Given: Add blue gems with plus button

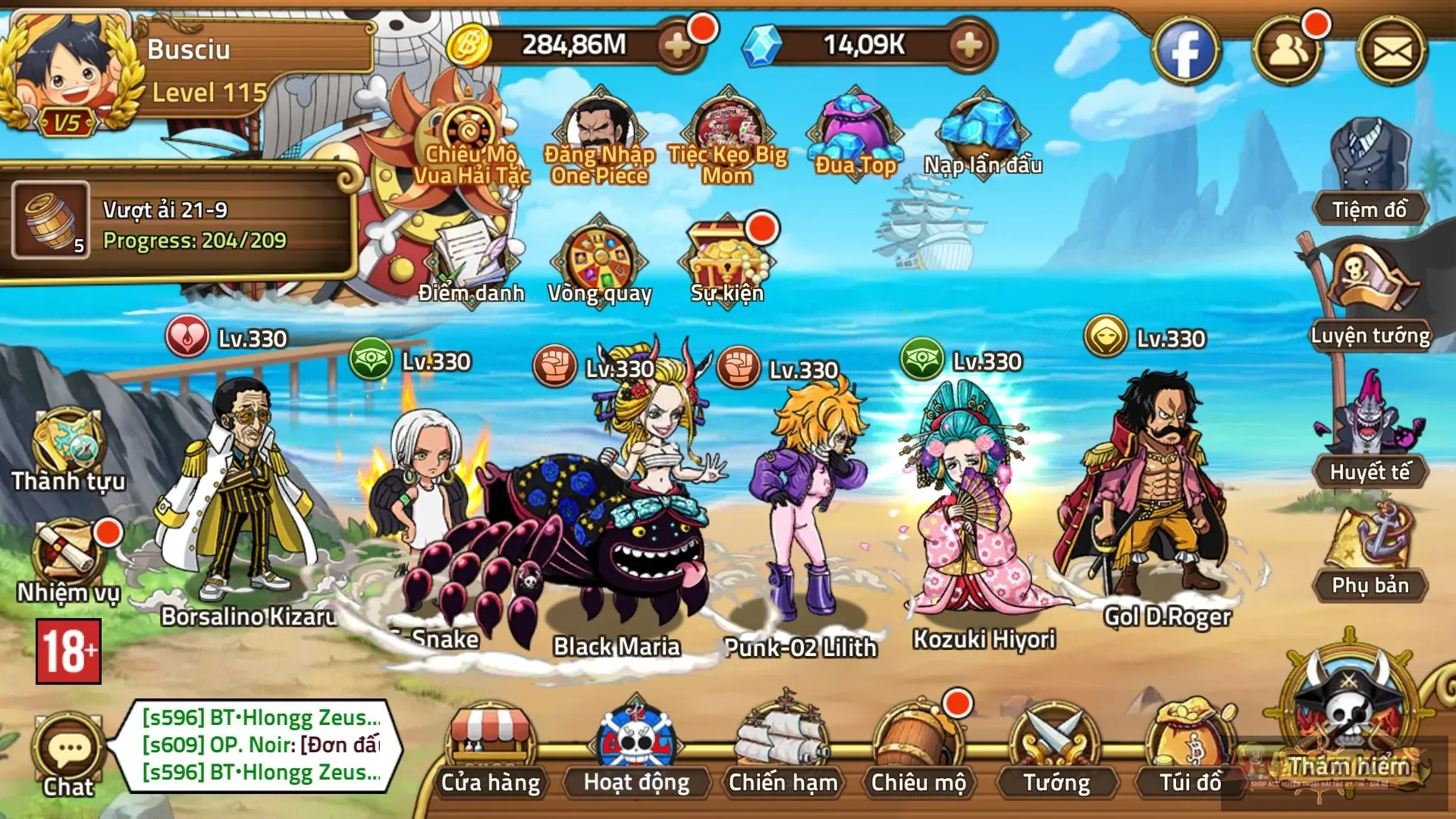Looking at the screenshot, I should coord(968,45).
